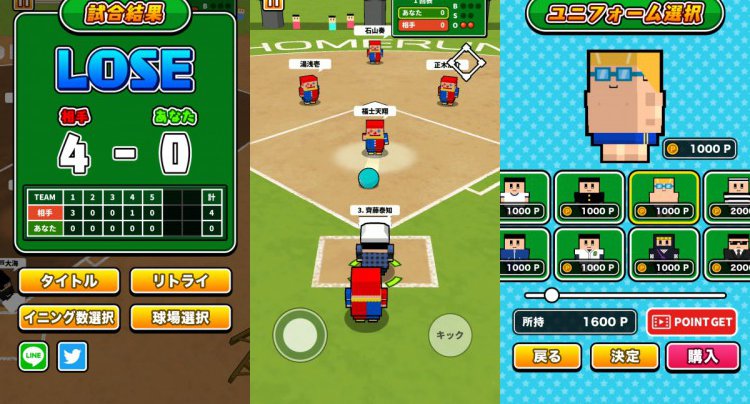Open the イニング数選択 inning count selection
Viewport: 750px width, 404px height.
pos(68,318)
